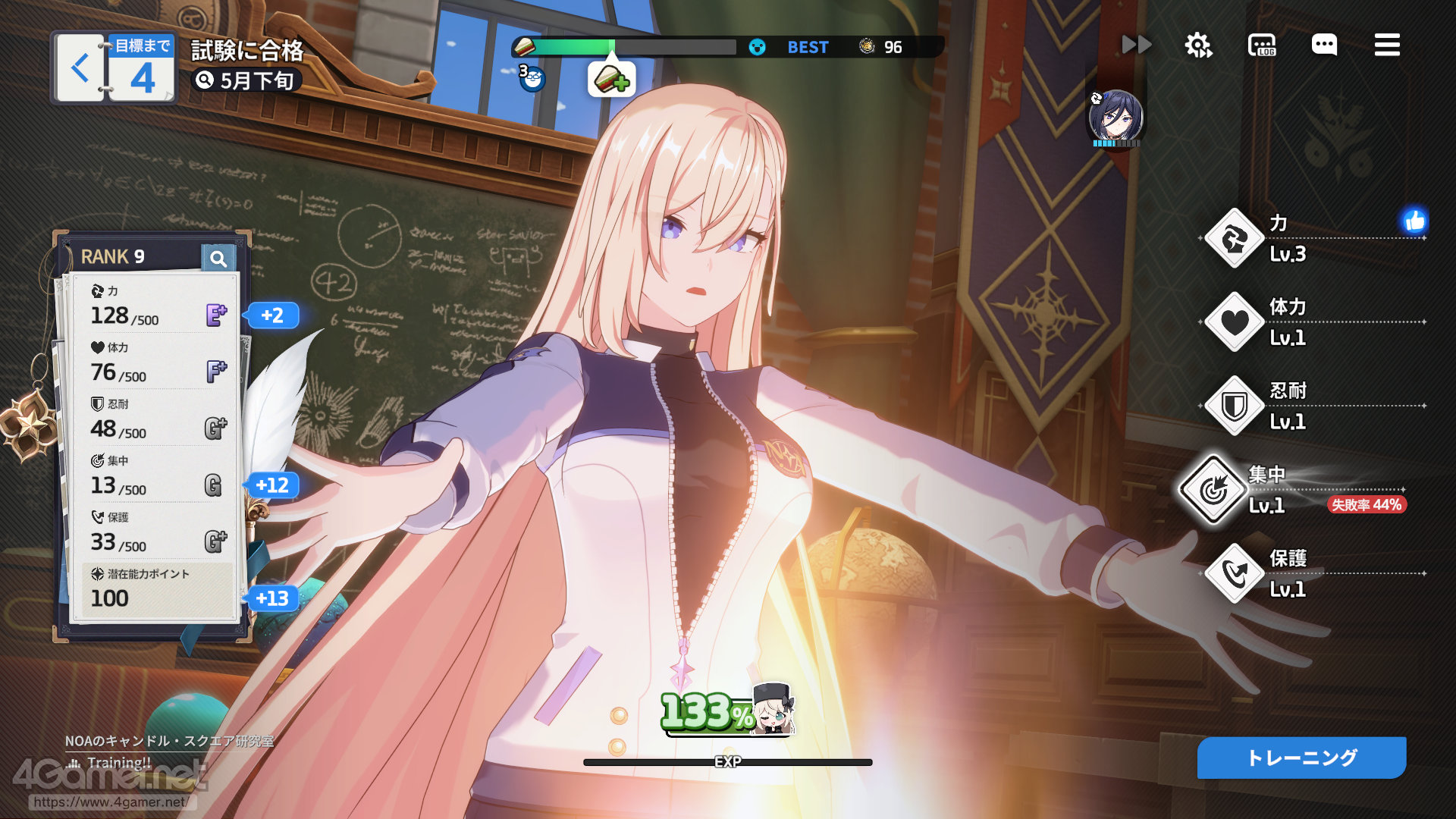Click the sandwich add-stamina icon
Screen dimensions: 1456x819
coord(611,79)
